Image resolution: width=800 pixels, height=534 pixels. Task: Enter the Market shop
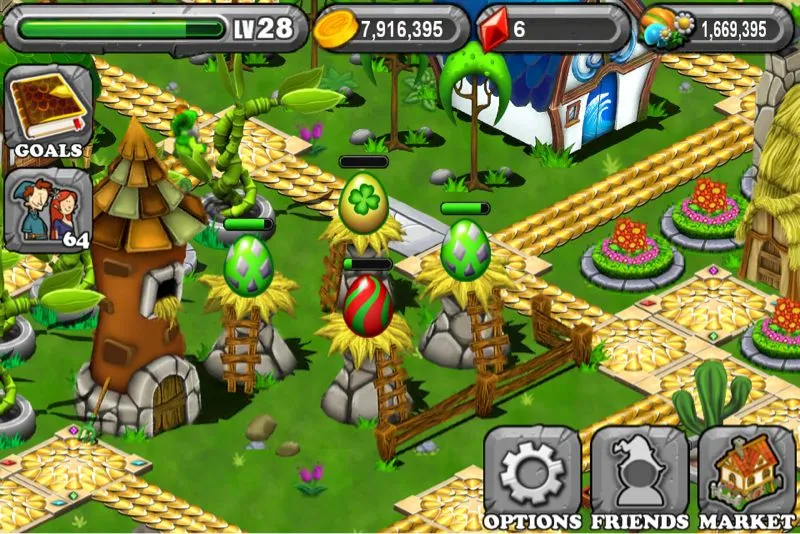pyautogui.click(x=746, y=475)
